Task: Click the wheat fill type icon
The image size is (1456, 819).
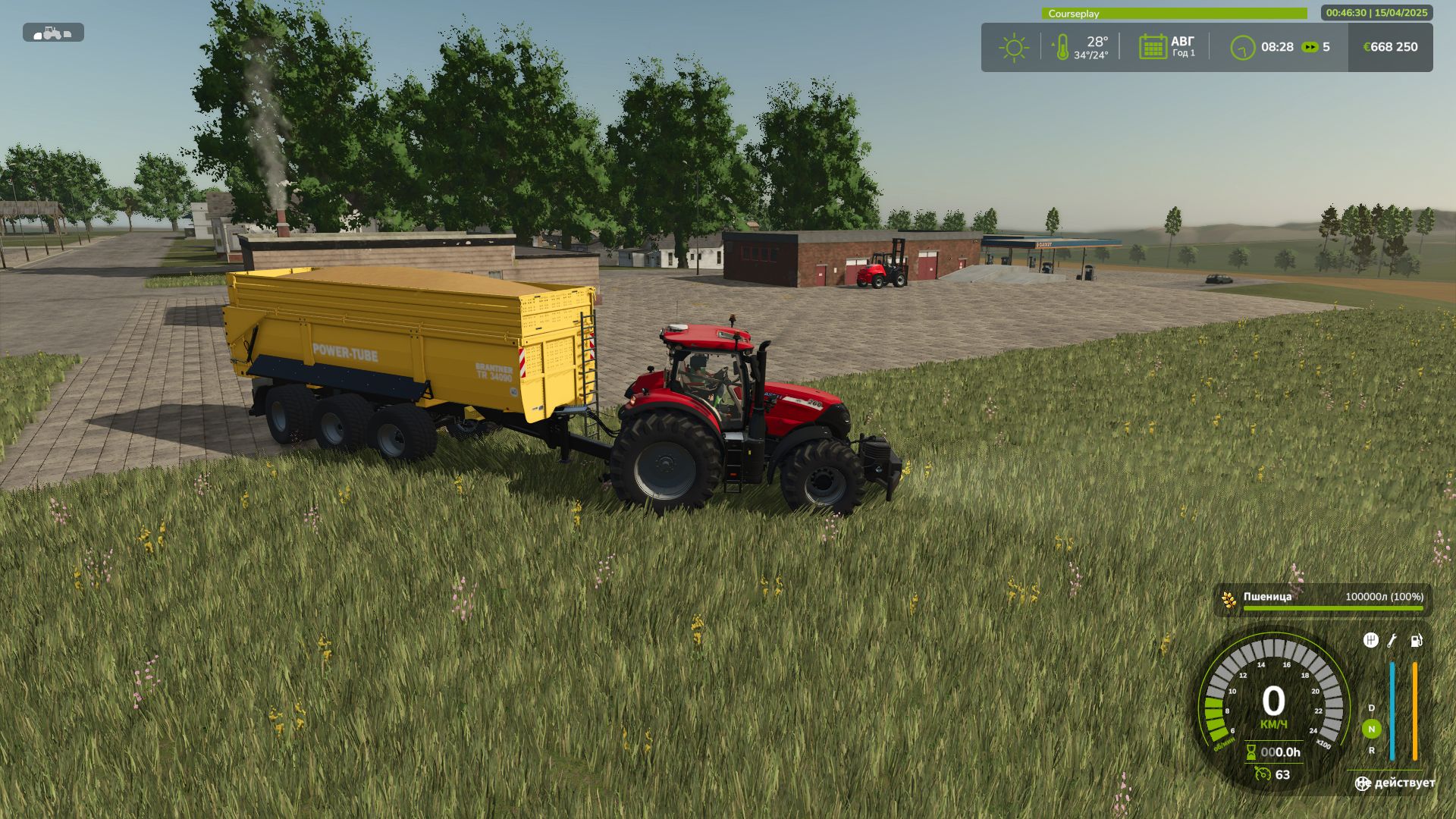Action: coord(1228,599)
